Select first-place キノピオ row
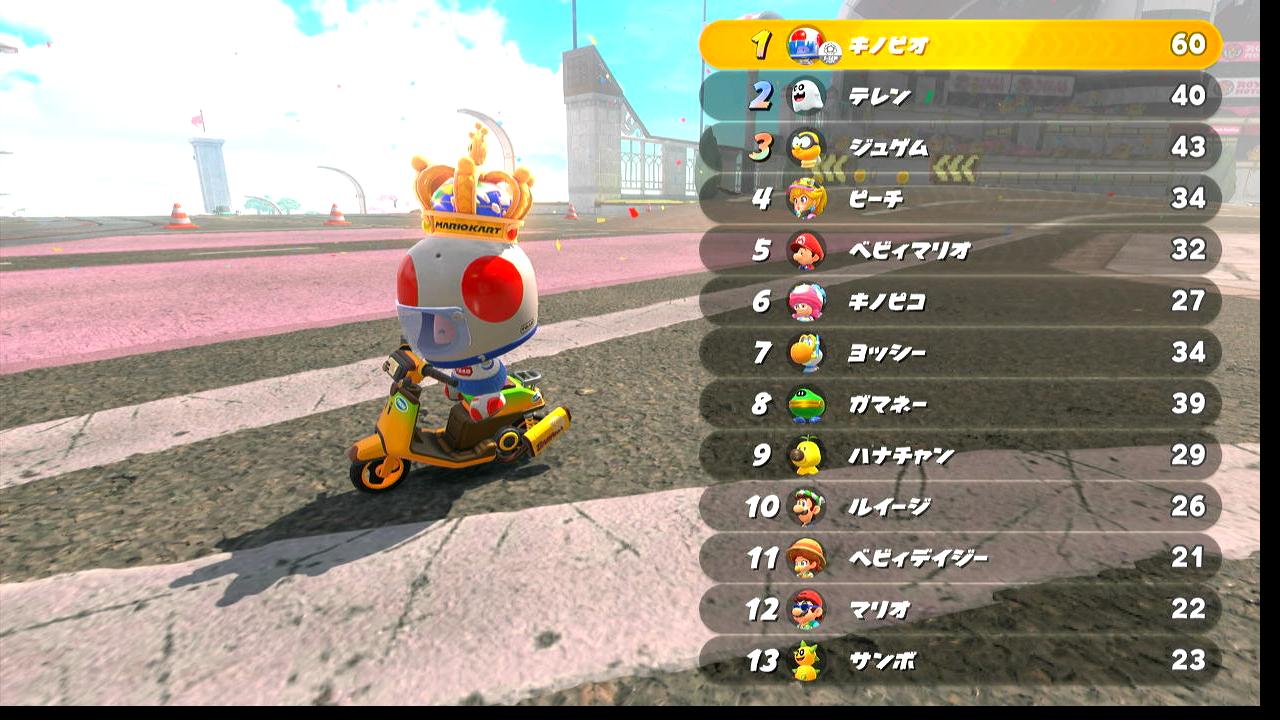The height and width of the screenshot is (720, 1280). coord(960,45)
